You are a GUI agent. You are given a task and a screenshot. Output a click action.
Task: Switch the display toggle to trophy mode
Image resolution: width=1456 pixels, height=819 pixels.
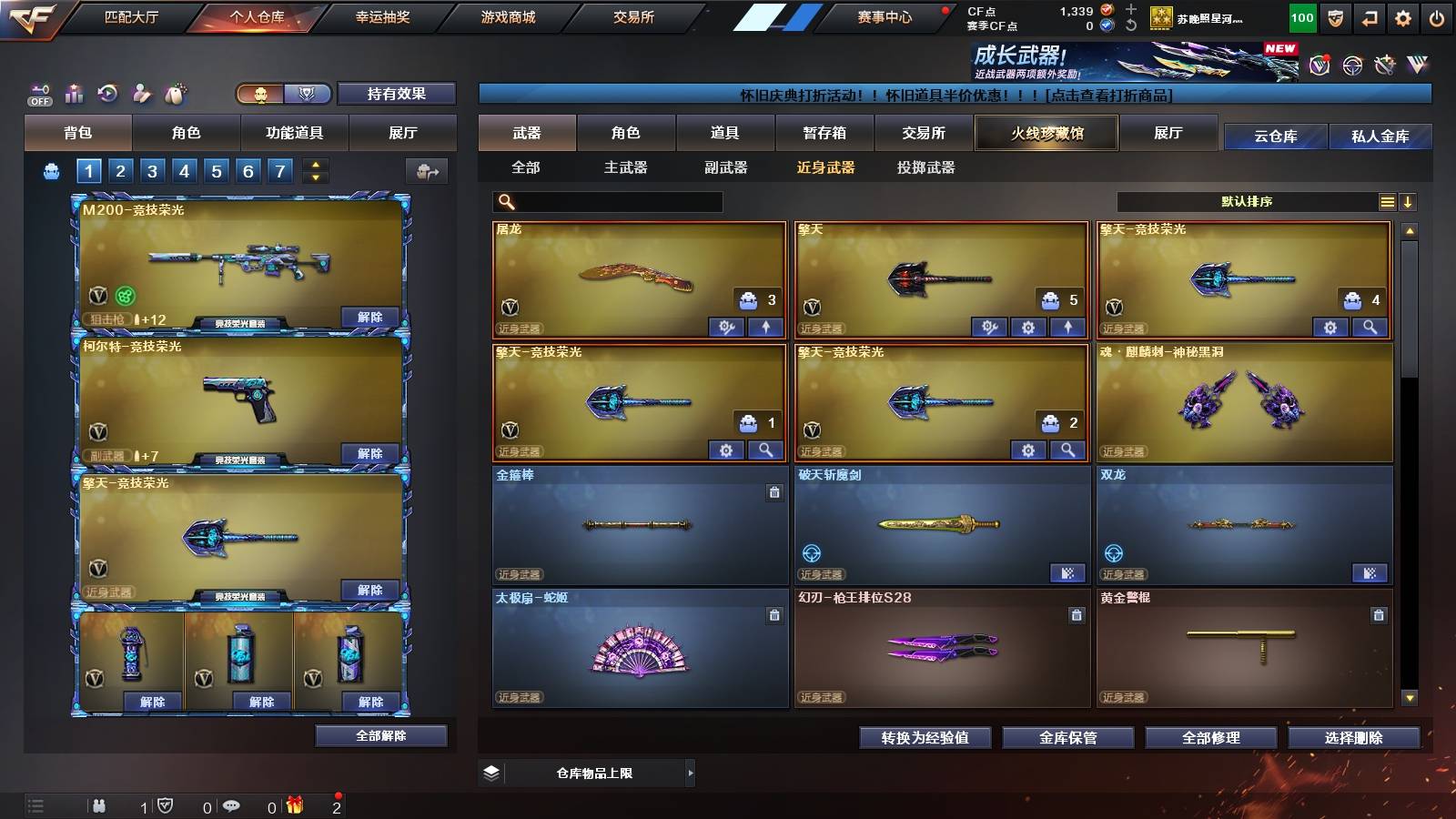point(308,94)
